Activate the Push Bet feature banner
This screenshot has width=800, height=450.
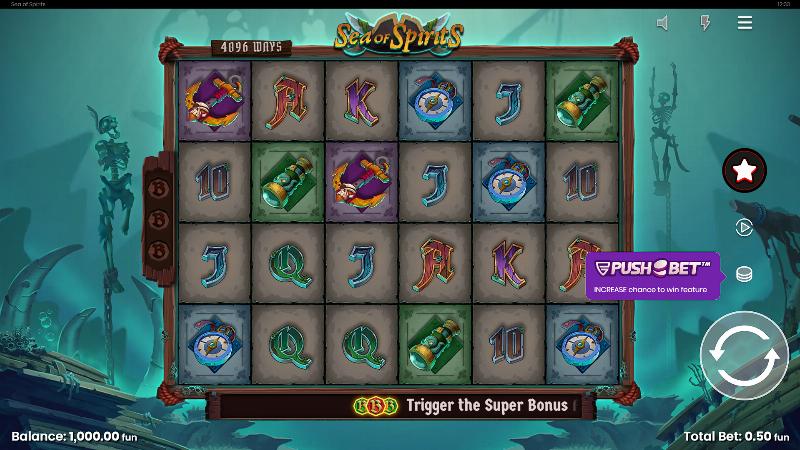(x=652, y=274)
